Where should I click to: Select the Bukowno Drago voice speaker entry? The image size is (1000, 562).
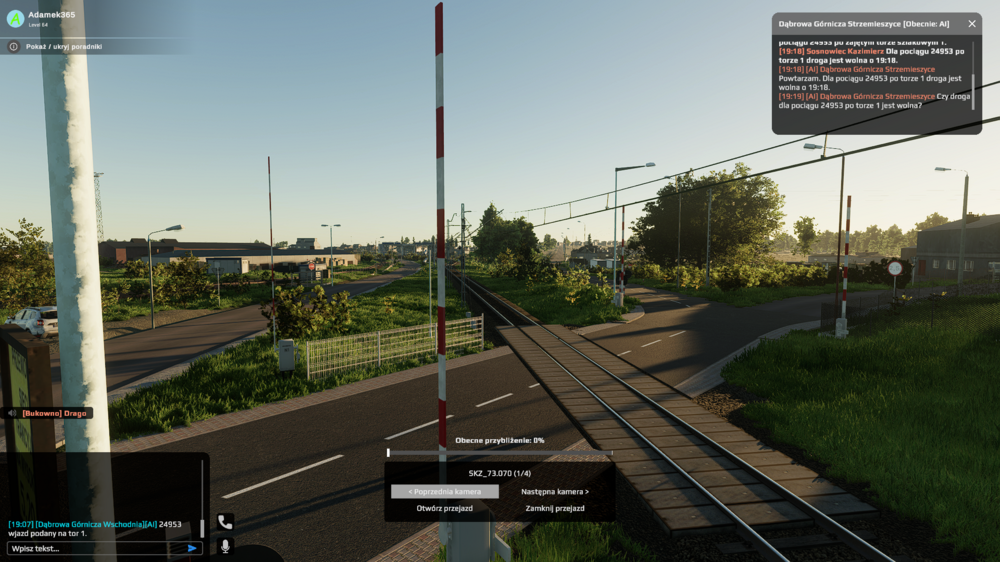pos(50,413)
